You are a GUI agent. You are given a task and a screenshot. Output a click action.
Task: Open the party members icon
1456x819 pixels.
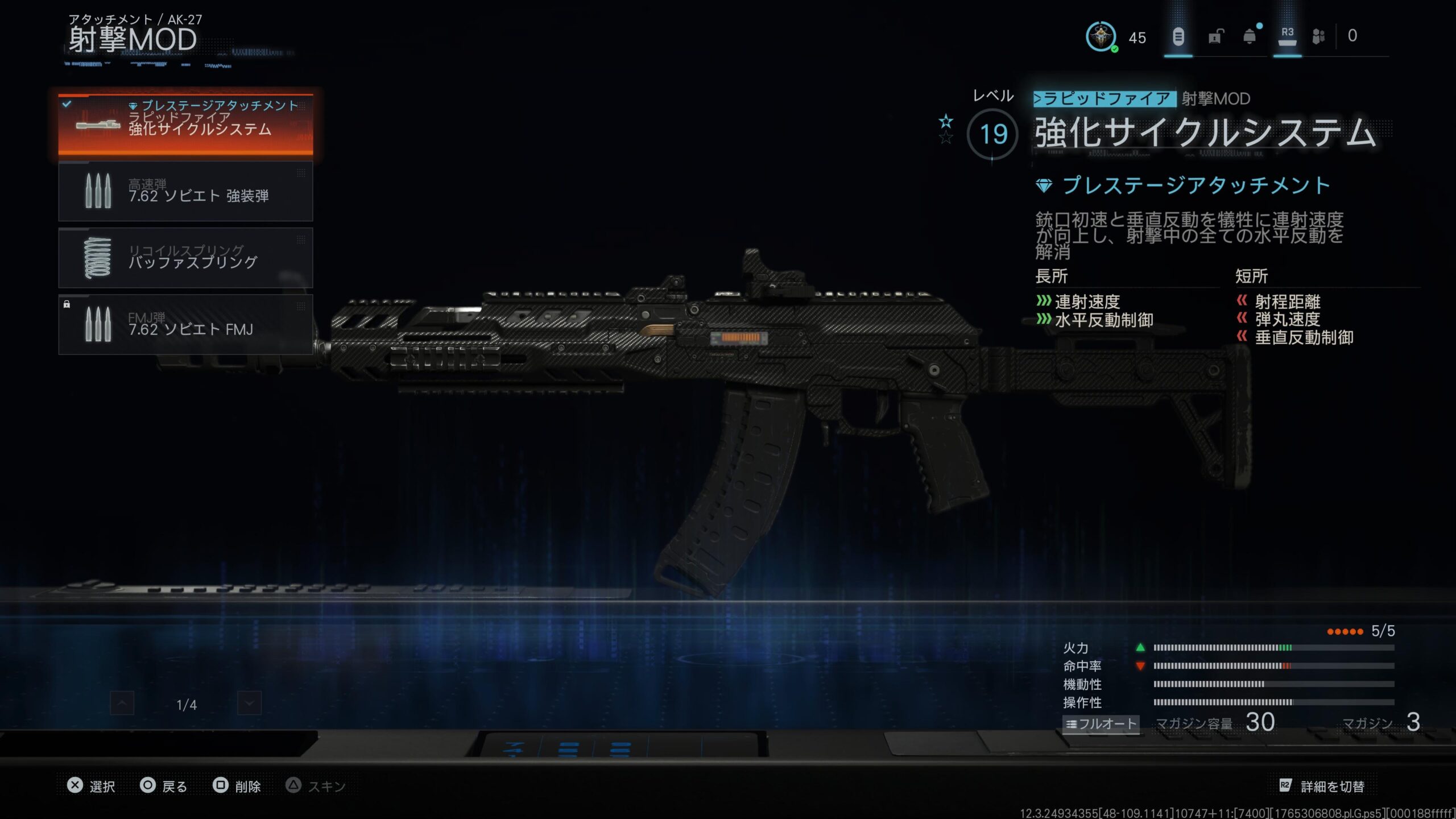(x=1318, y=37)
